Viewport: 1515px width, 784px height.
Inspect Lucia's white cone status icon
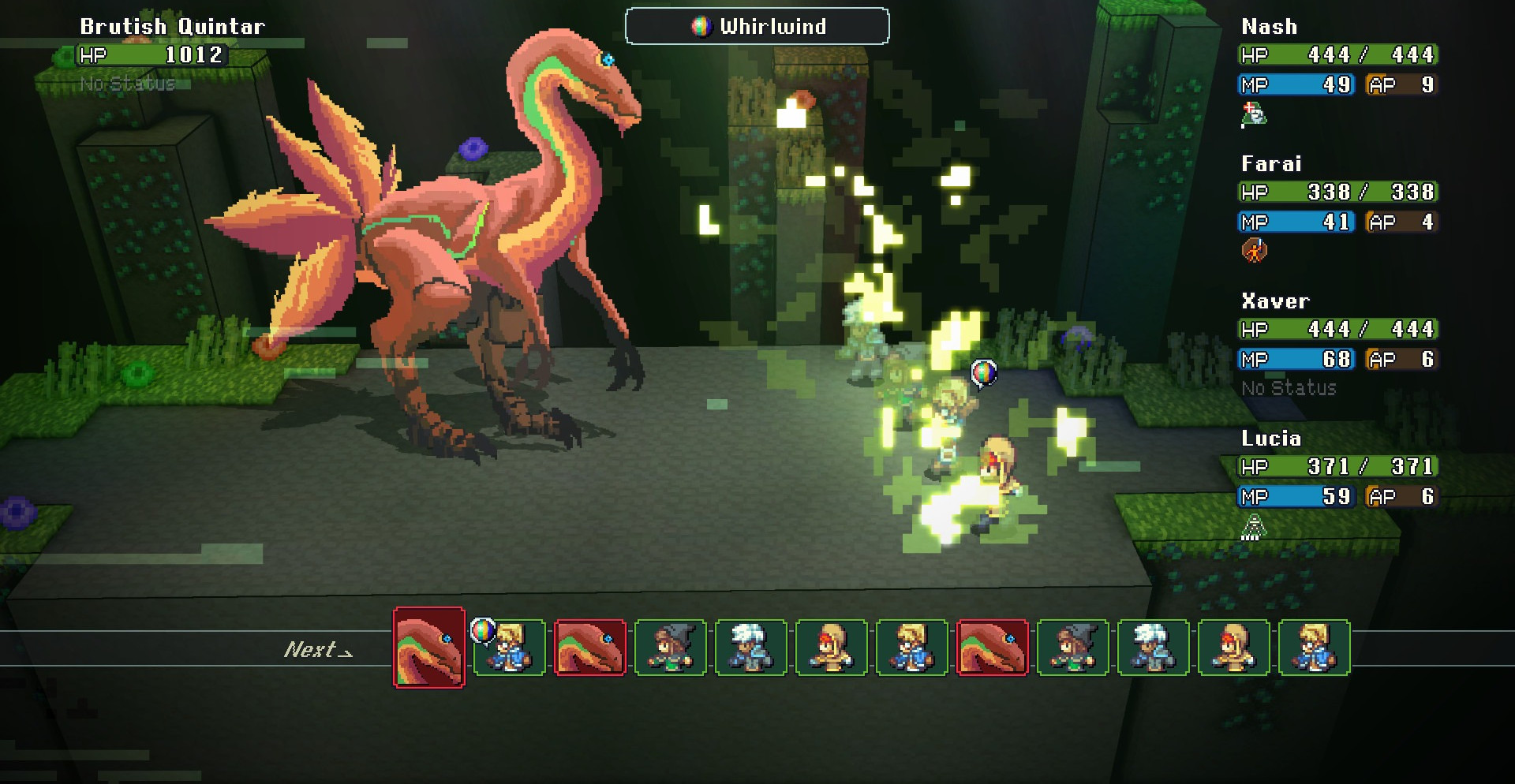1254,526
